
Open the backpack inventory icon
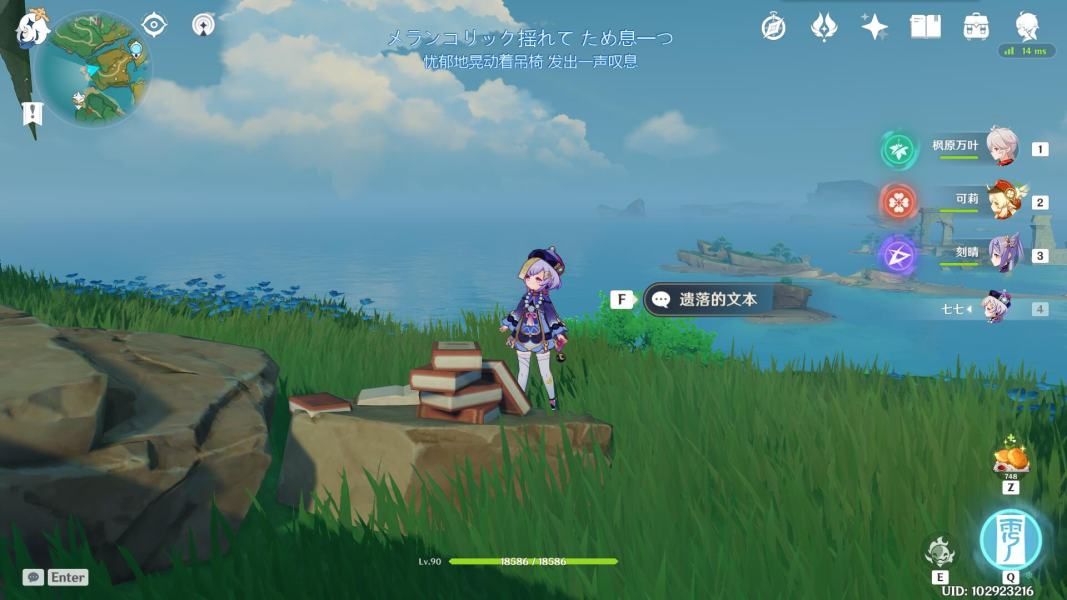click(x=976, y=27)
